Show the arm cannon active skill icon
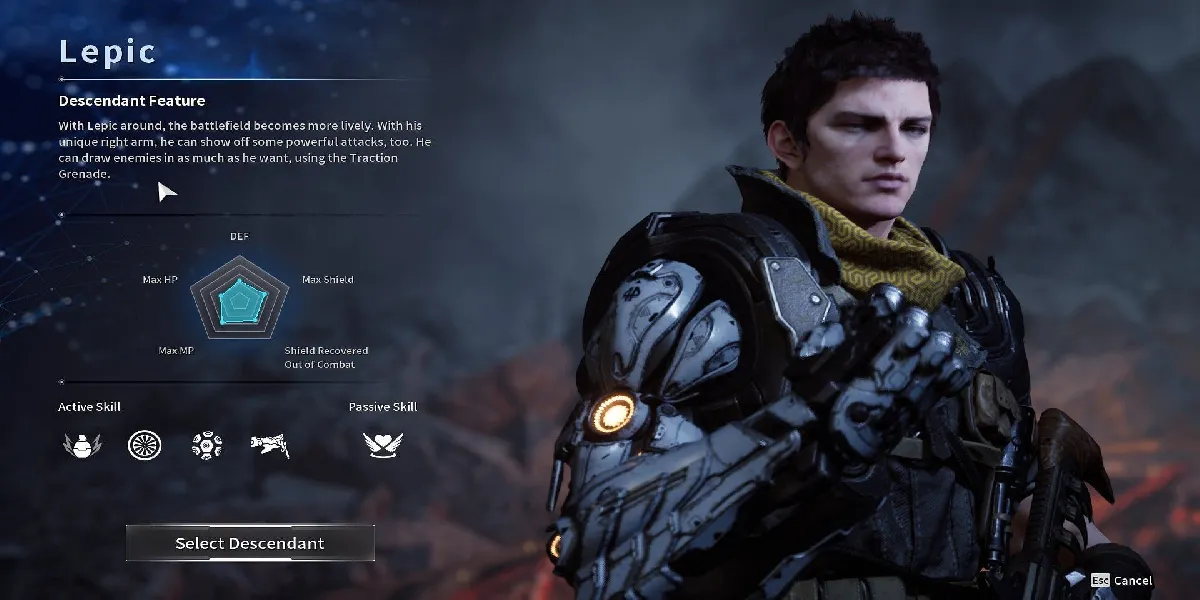 [x=270, y=445]
